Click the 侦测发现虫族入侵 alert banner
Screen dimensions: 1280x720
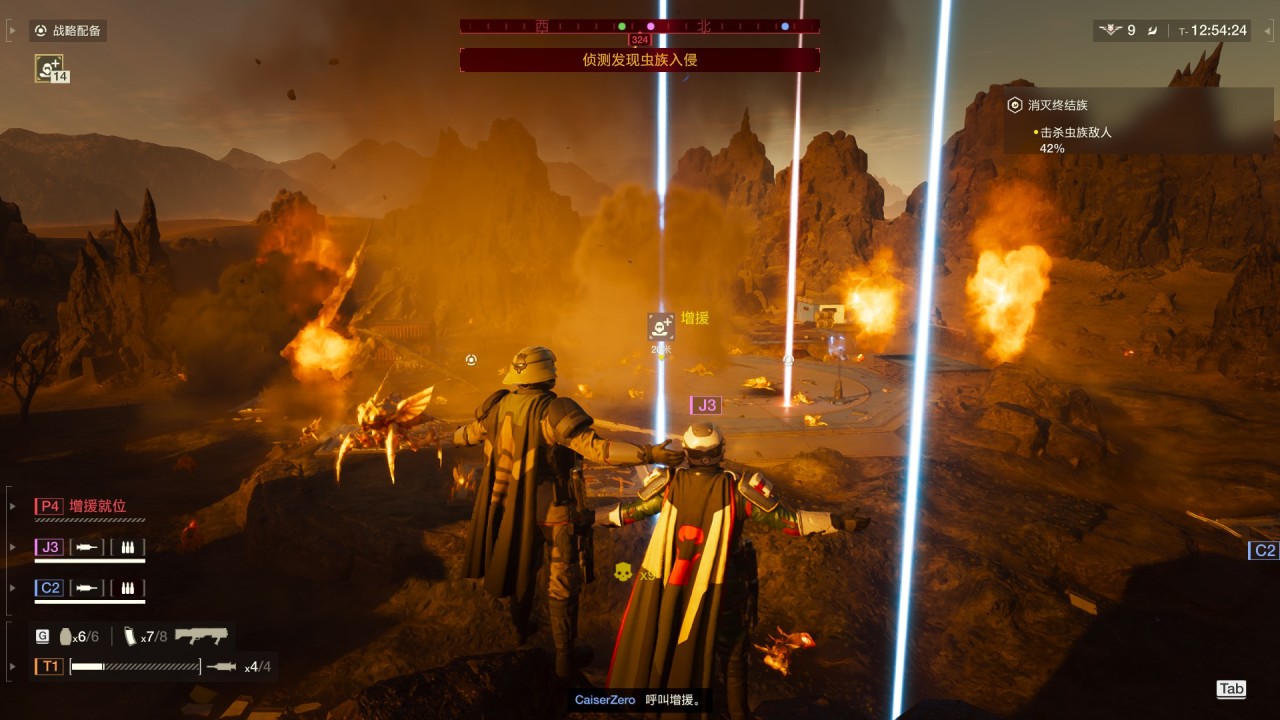click(639, 60)
